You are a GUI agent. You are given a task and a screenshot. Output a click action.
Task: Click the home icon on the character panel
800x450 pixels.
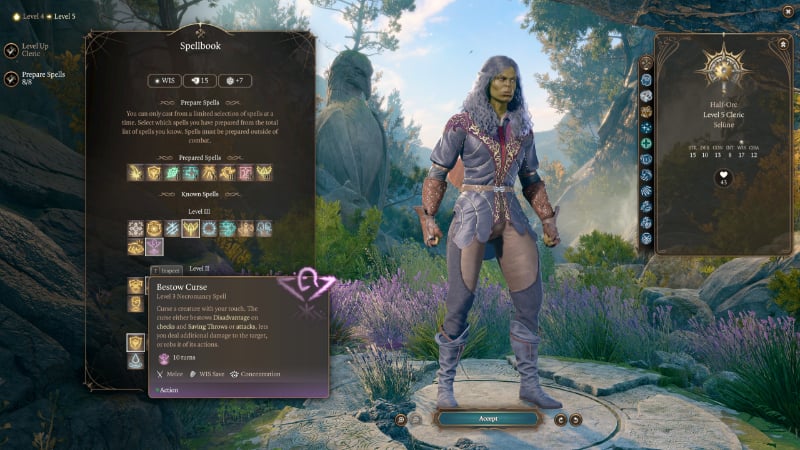click(782, 44)
